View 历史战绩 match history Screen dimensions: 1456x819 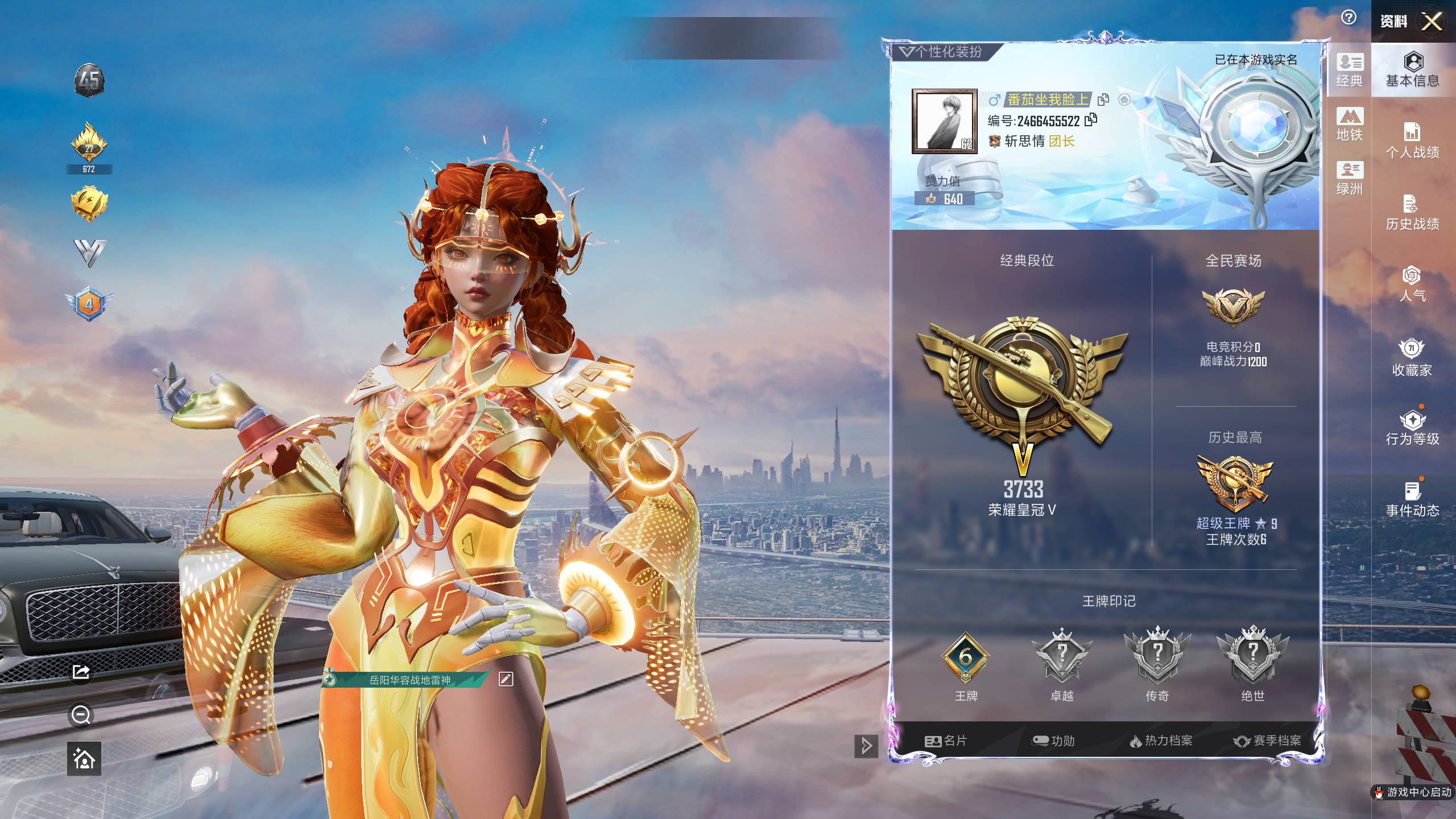(1413, 213)
